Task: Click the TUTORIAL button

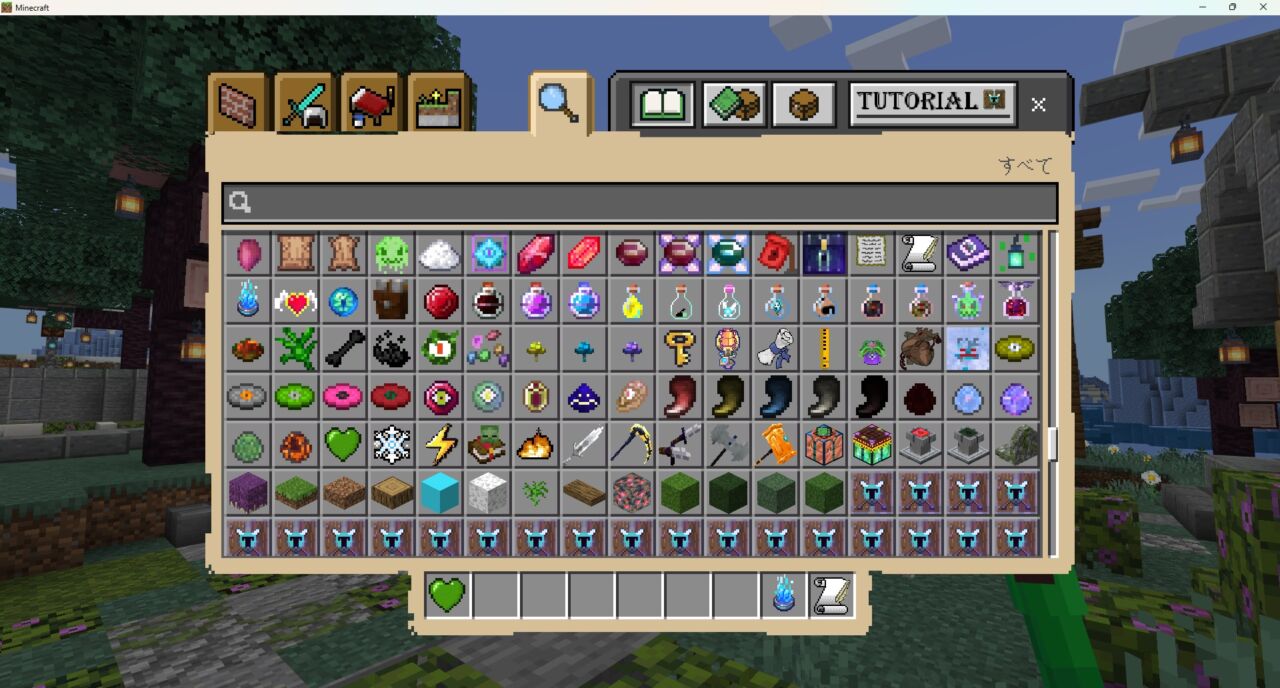Action: (932, 103)
